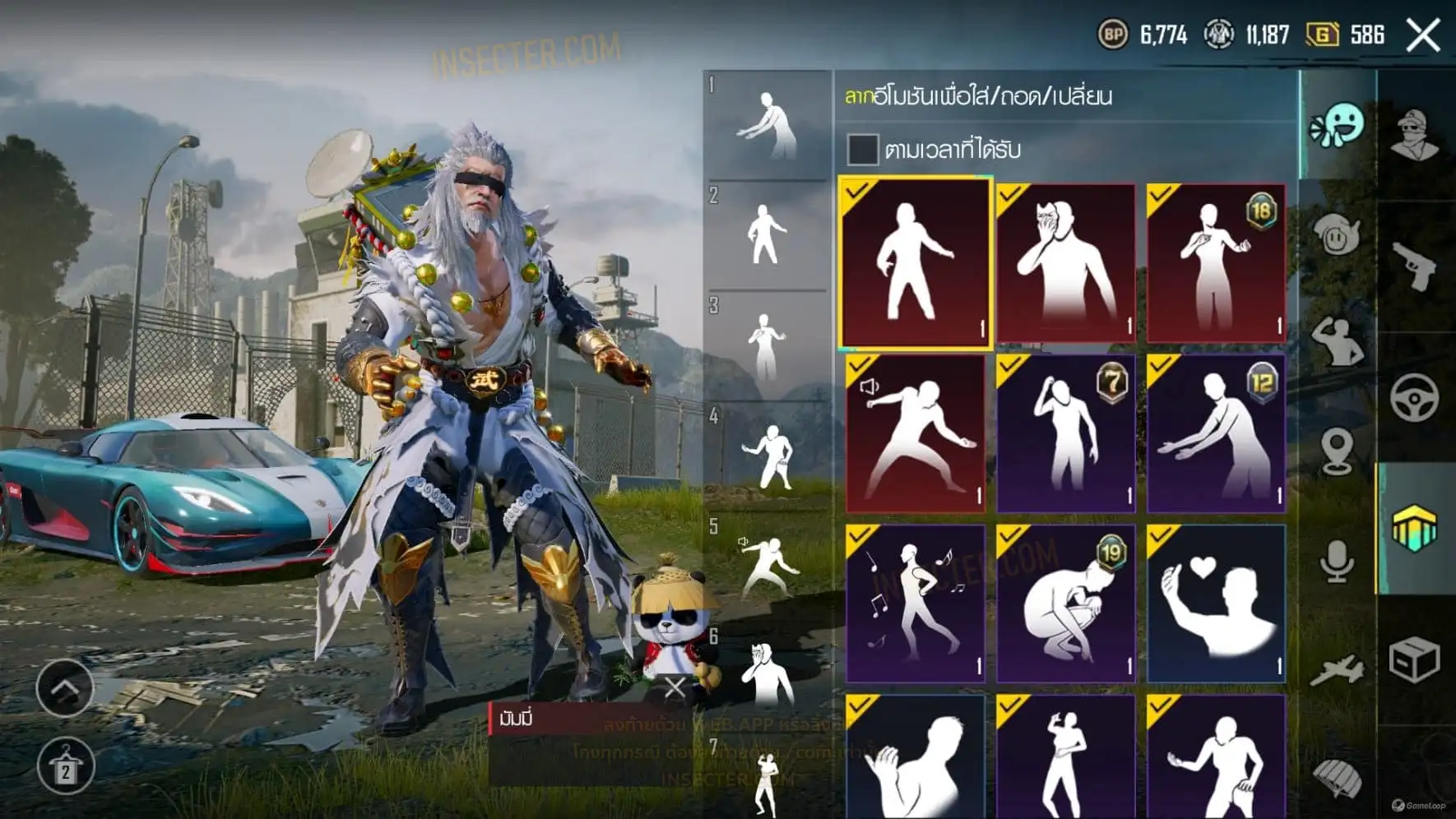
Task: Open the steering wheel vehicle tab
Action: tap(1415, 397)
